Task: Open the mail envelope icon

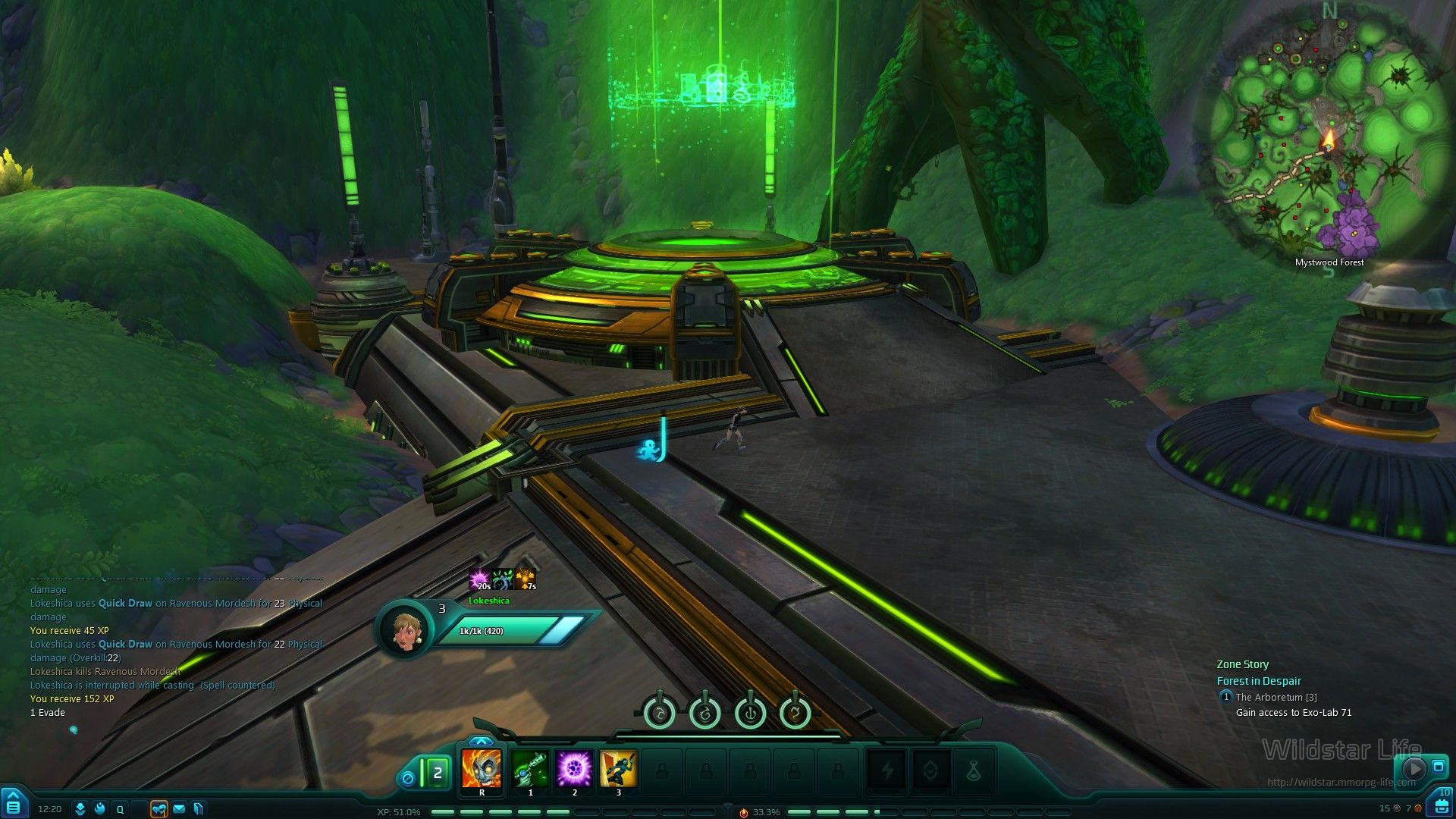Action: click(x=179, y=809)
